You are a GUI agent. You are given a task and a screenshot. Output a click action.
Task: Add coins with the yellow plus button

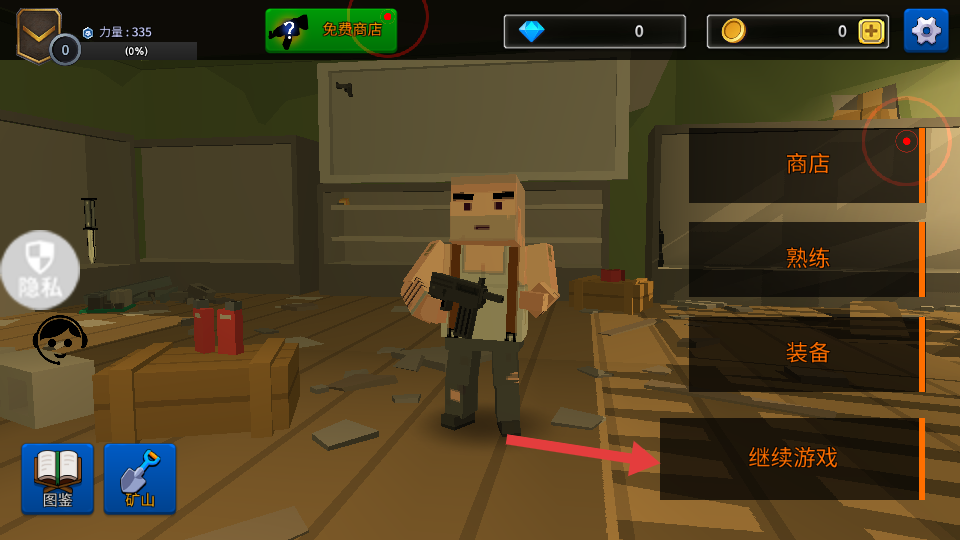tap(872, 32)
